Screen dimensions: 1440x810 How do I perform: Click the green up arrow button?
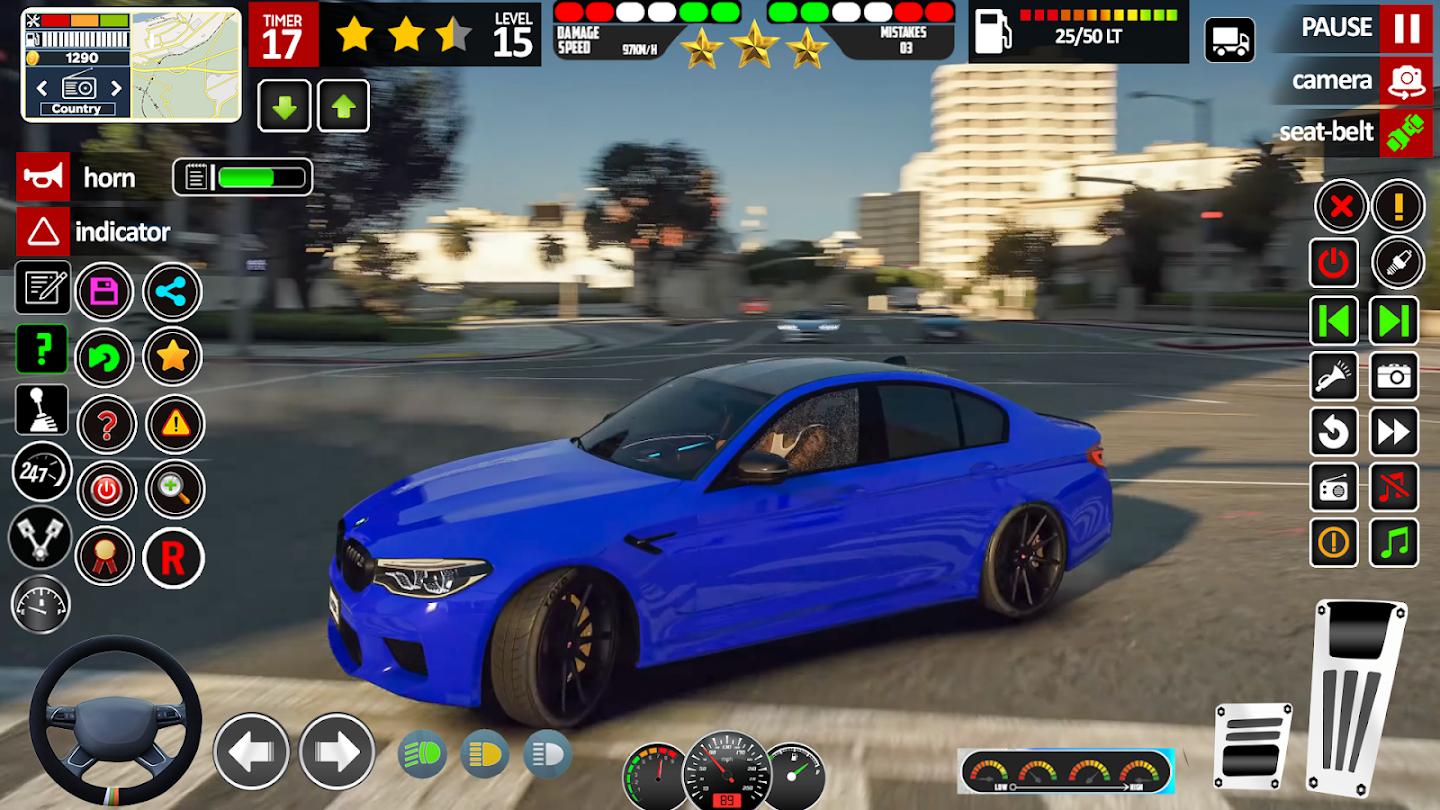343,106
